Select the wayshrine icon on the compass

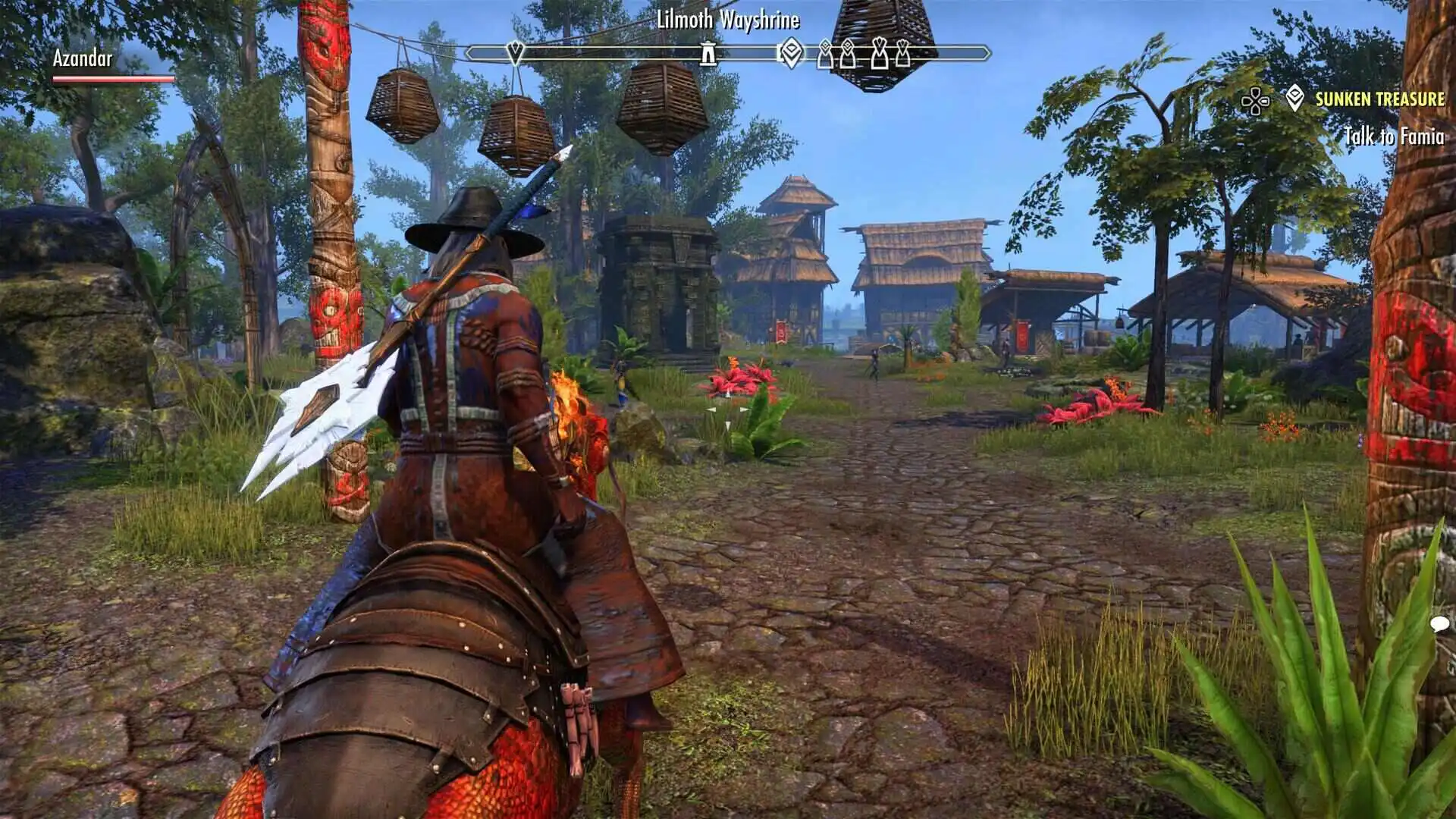[x=707, y=54]
